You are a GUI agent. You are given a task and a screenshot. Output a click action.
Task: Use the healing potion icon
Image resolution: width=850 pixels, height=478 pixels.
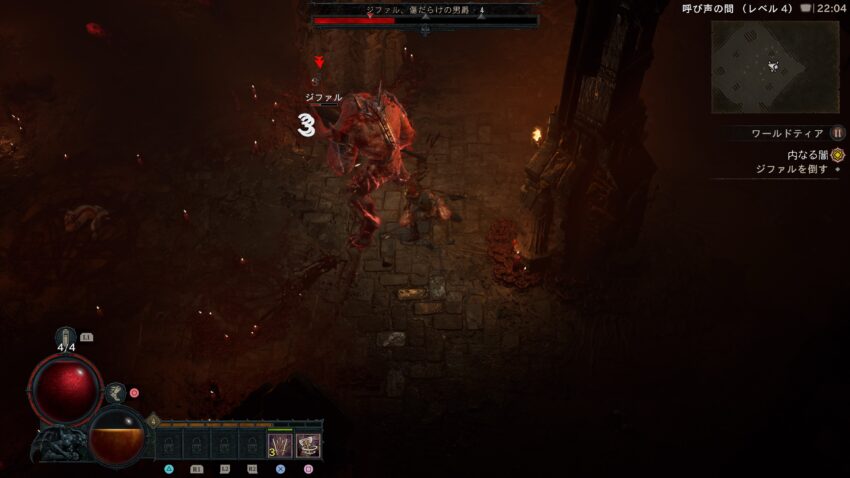(x=66, y=337)
